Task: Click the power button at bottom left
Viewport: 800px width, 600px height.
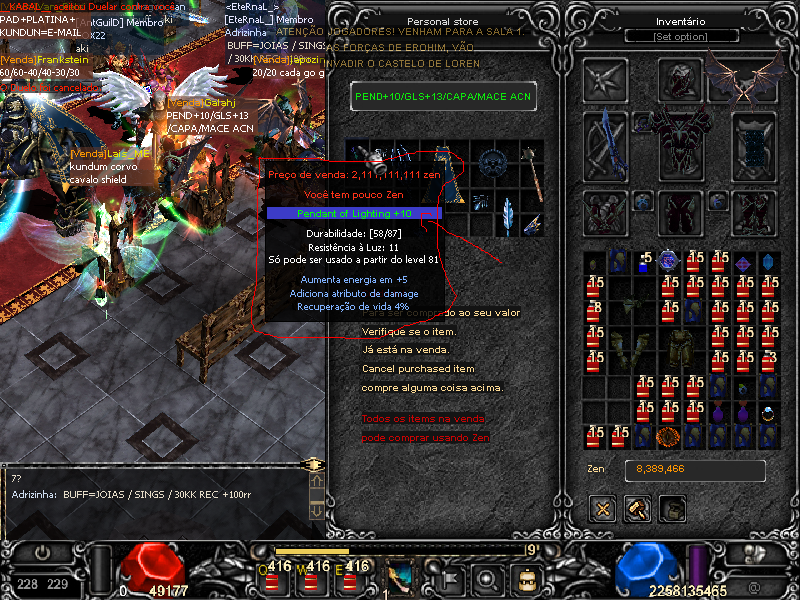Action: [42, 552]
